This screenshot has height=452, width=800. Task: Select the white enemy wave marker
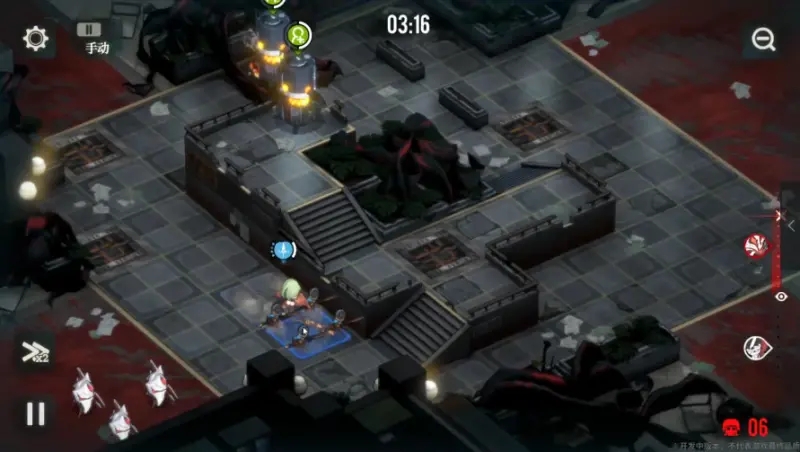[757, 347]
